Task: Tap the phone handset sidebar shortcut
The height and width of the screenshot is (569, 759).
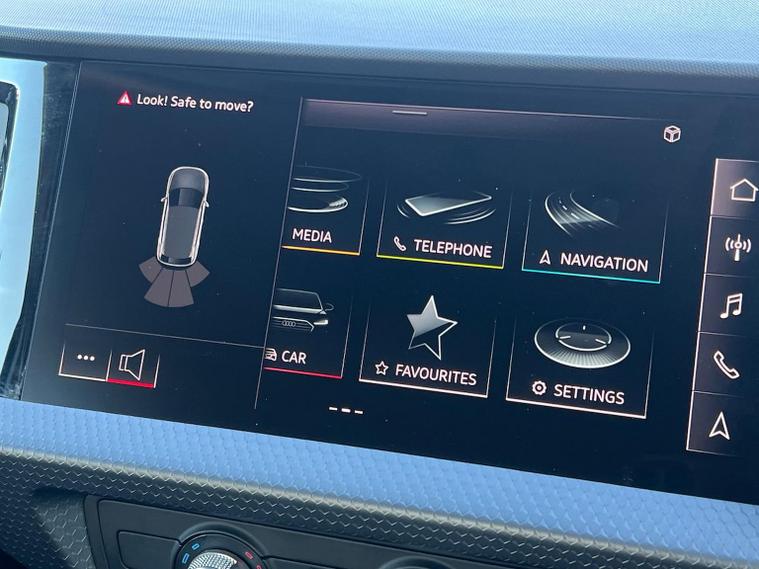Action: [727, 365]
